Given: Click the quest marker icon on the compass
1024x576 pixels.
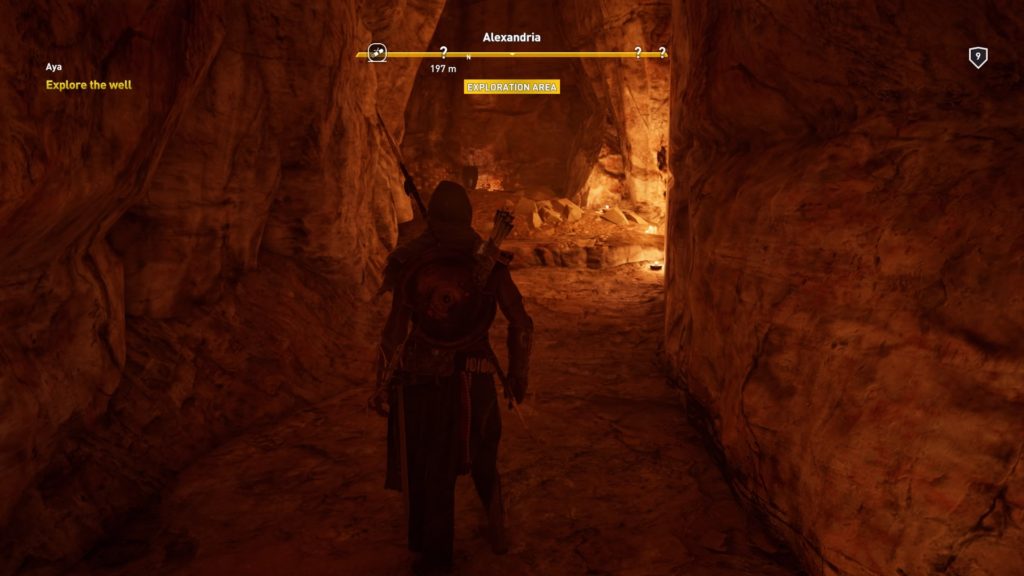Looking at the screenshot, I should 378,53.
